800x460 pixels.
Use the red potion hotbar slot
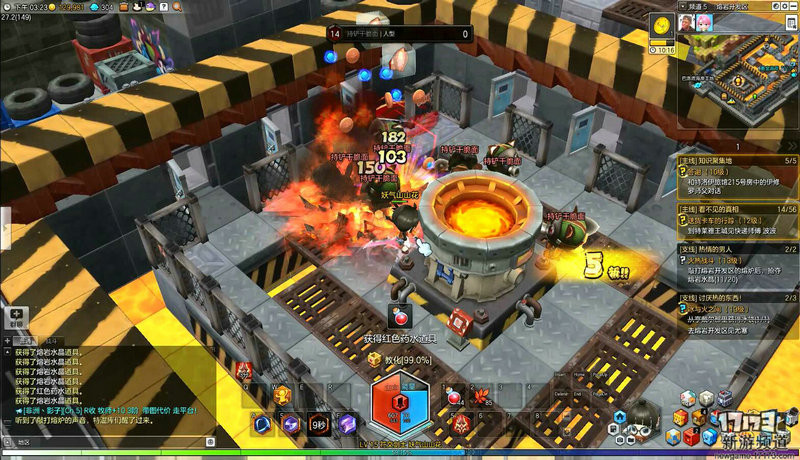click(454, 397)
